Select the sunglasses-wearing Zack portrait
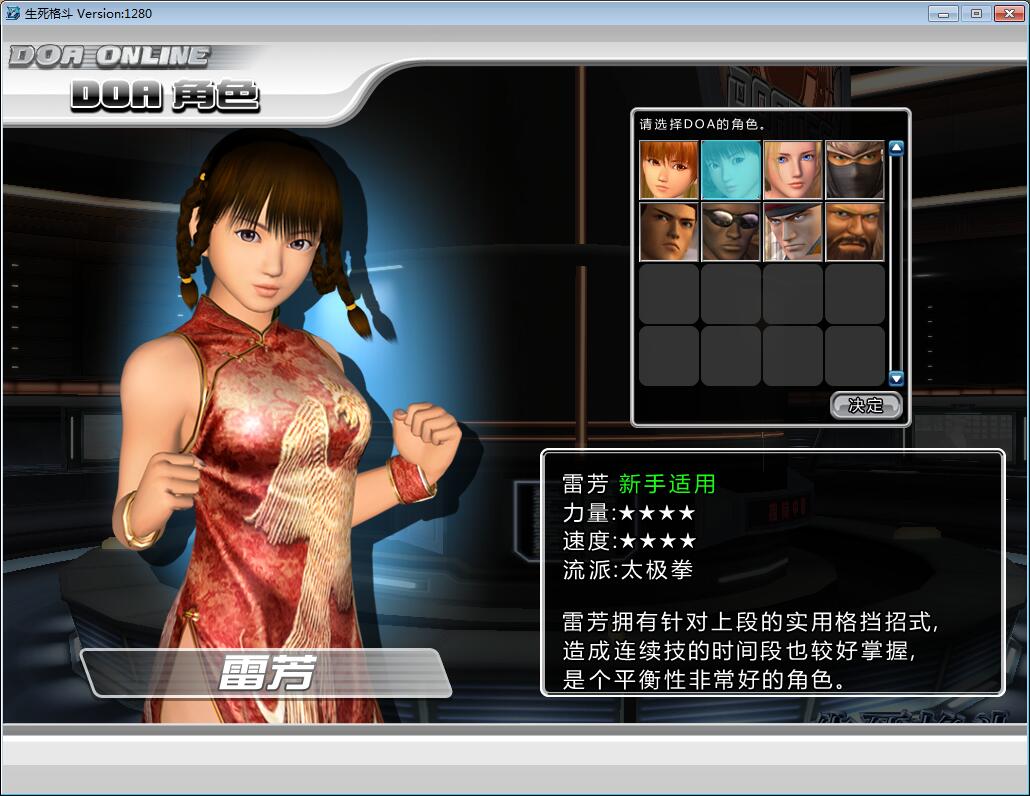The height and width of the screenshot is (796, 1030). [x=731, y=232]
